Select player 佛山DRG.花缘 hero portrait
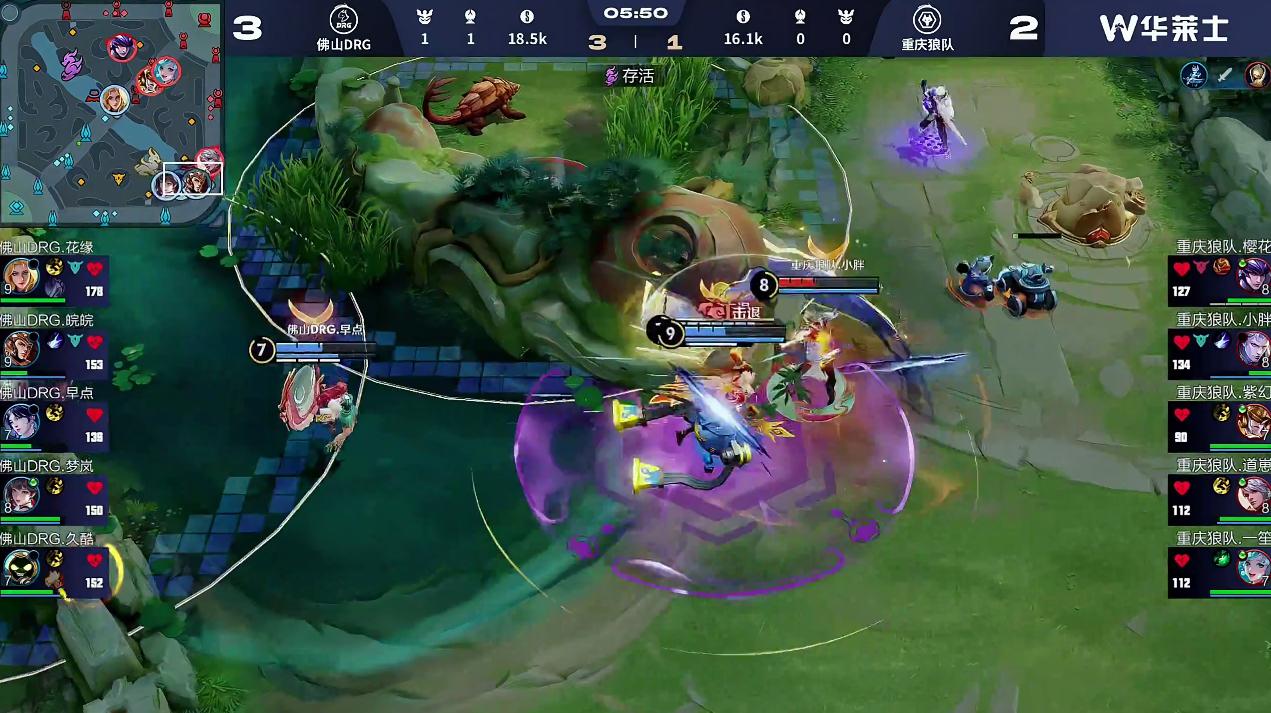 pos(20,274)
